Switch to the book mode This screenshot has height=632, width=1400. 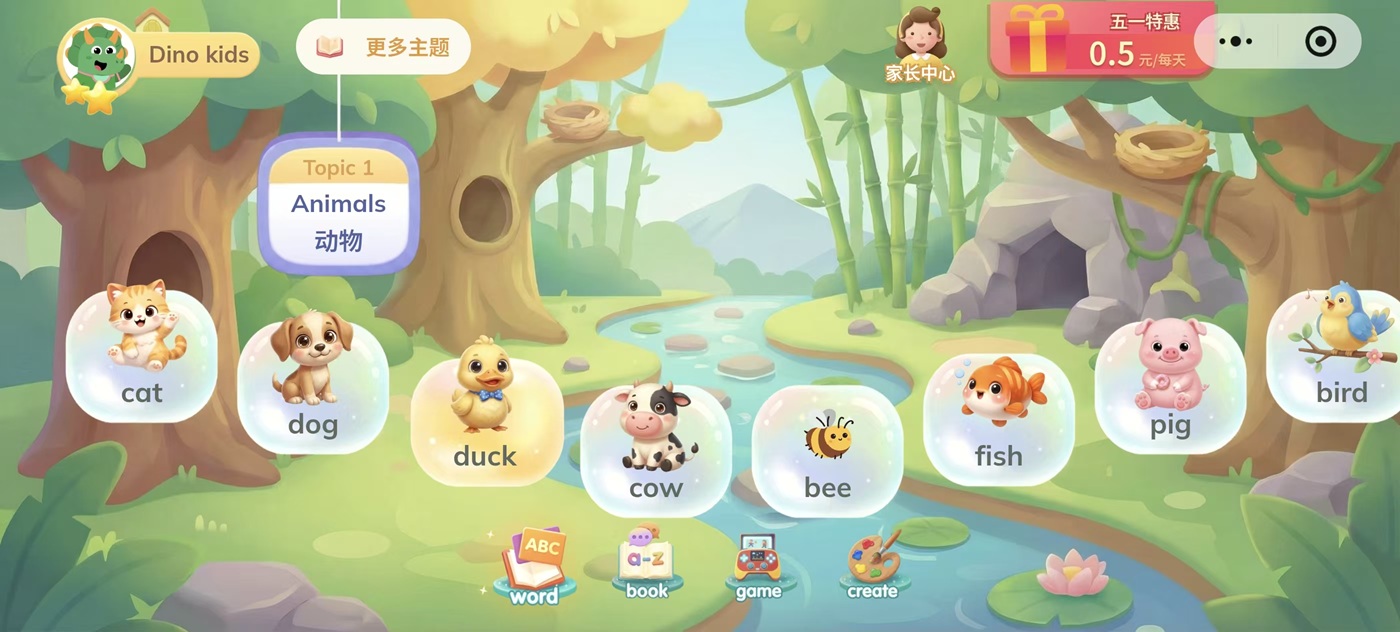tap(647, 565)
